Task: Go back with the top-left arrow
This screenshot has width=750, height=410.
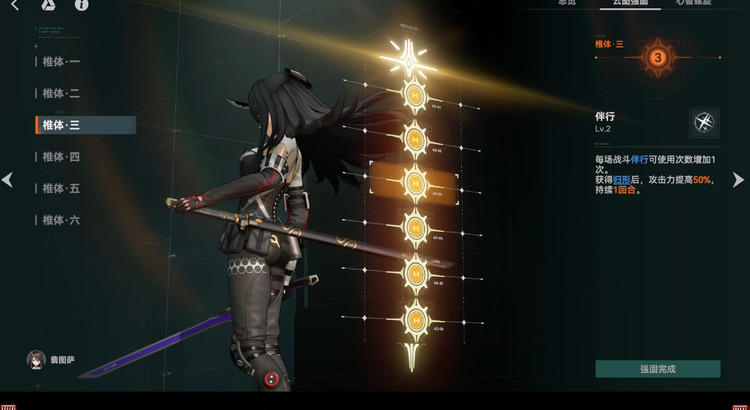Action: 14,5
